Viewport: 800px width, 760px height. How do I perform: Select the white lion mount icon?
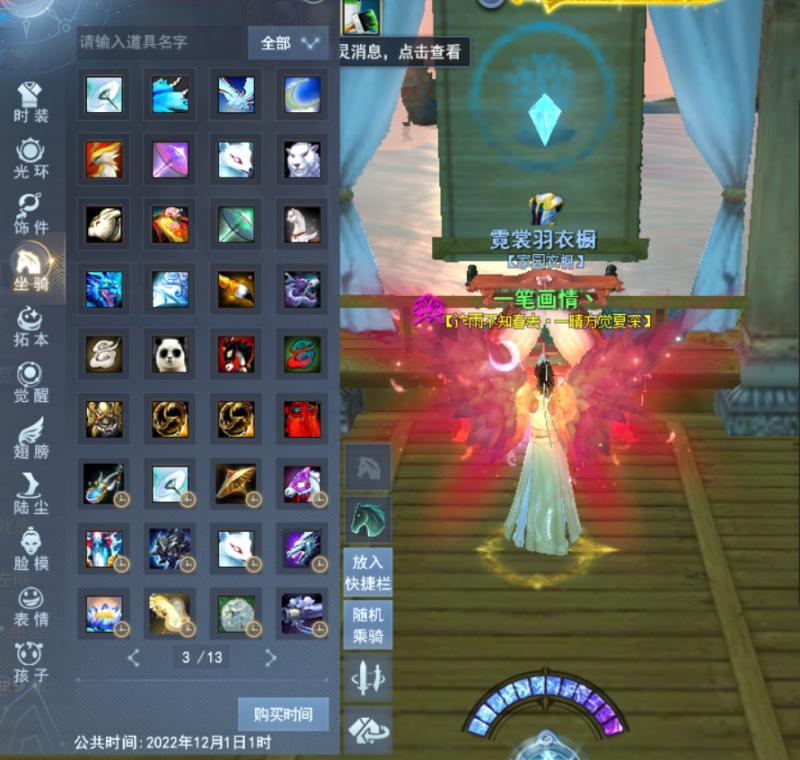point(302,159)
